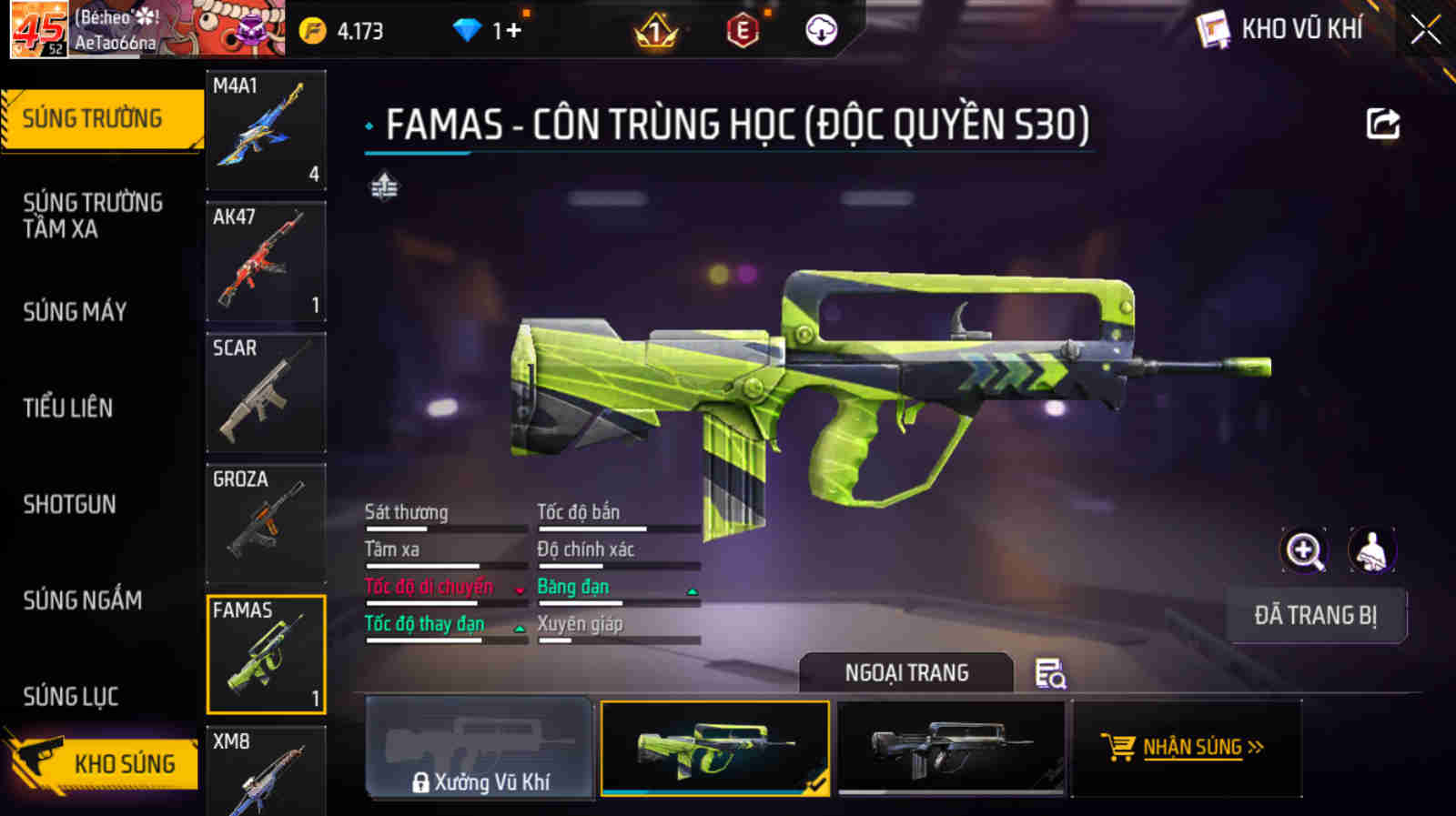
Task: Click the crown rank badge icon
Action: point(654,29)
